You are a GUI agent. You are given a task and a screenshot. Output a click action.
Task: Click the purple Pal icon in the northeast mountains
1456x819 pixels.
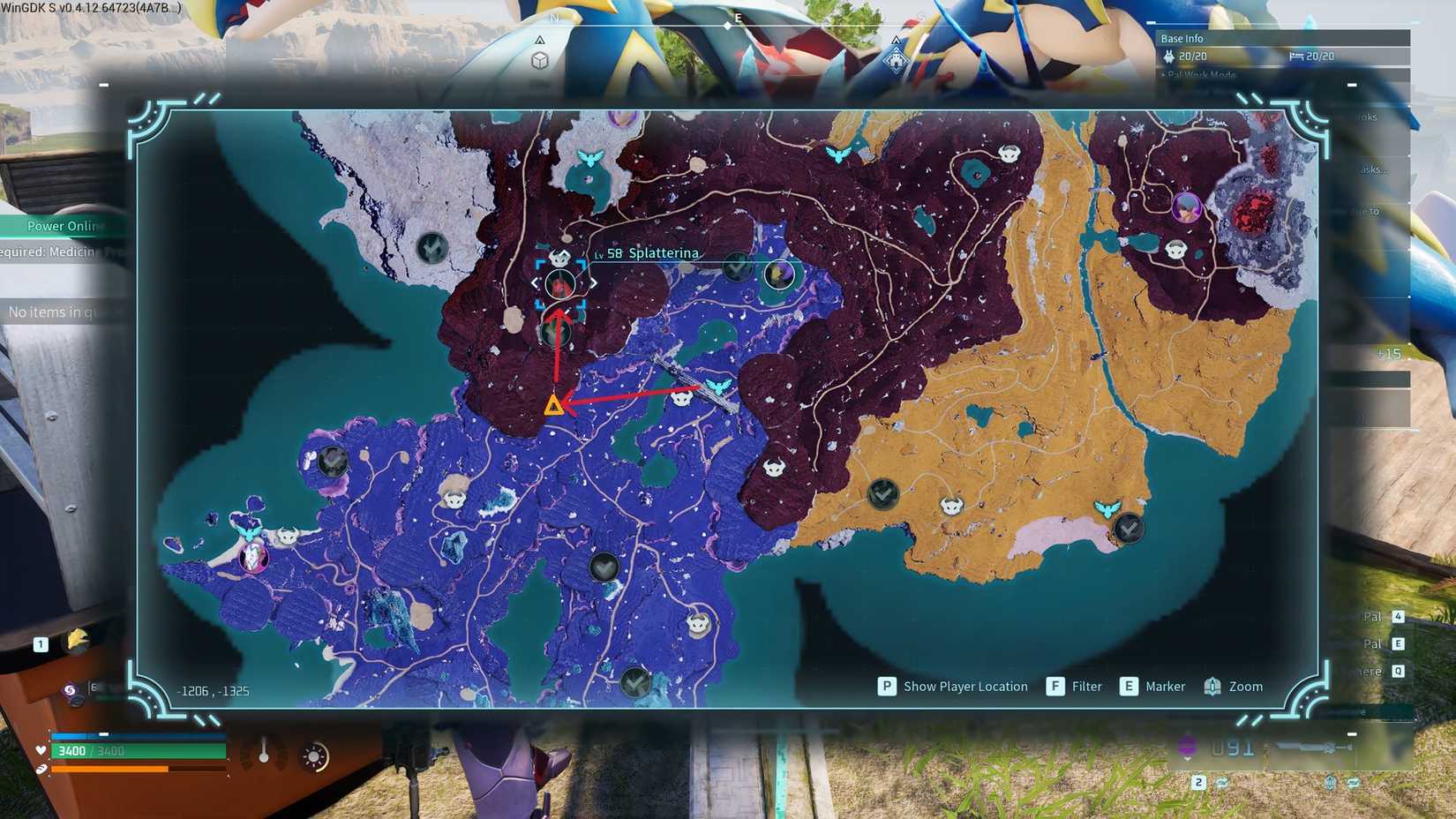(x=1187, y=208)
